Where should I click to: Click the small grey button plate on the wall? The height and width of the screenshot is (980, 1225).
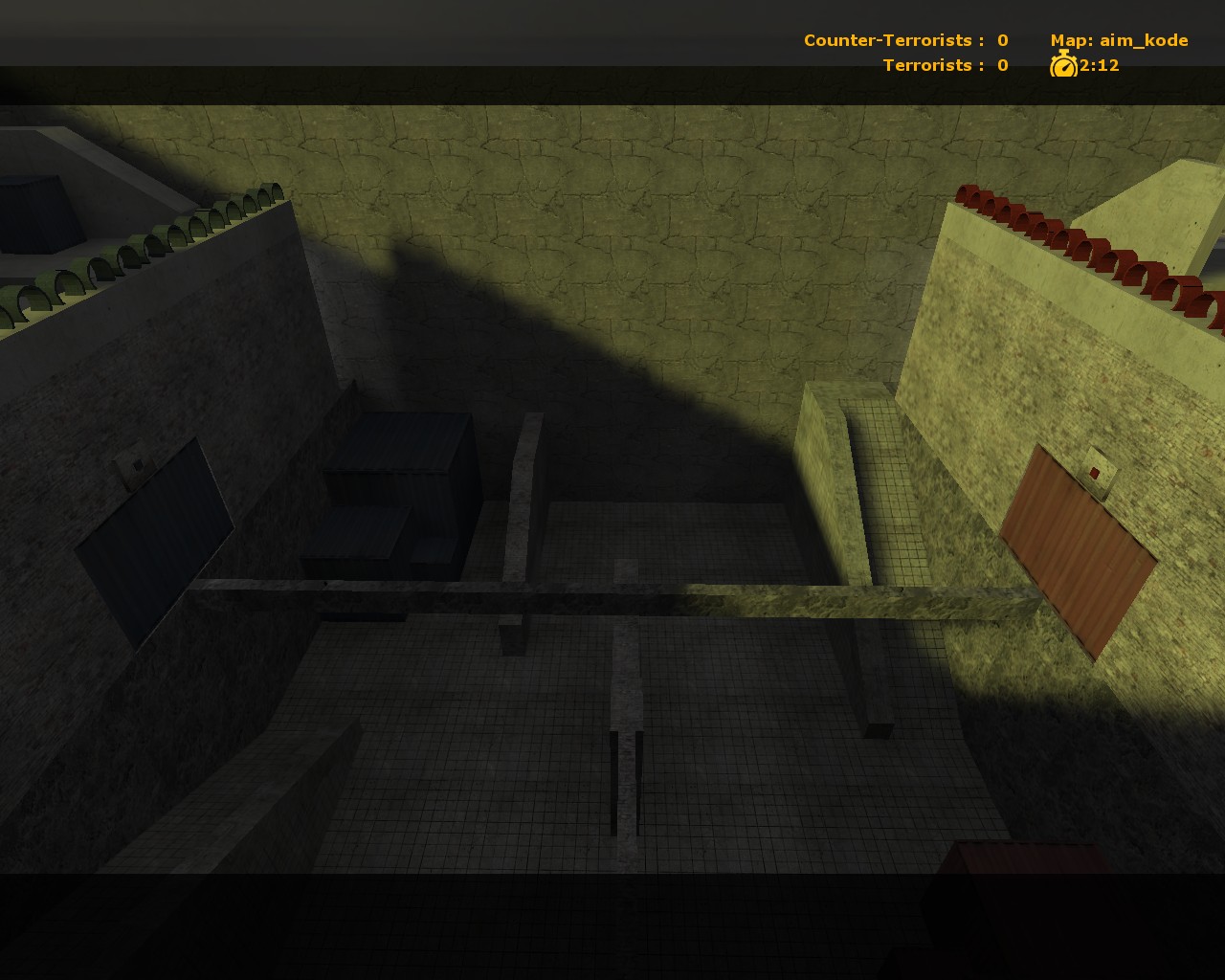point(1097,468)
